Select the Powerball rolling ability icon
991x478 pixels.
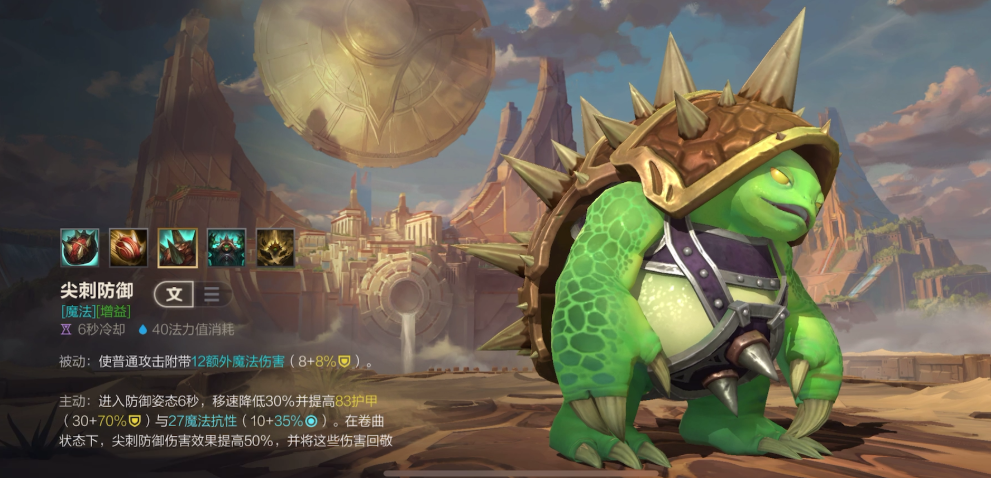coord(128,247)
